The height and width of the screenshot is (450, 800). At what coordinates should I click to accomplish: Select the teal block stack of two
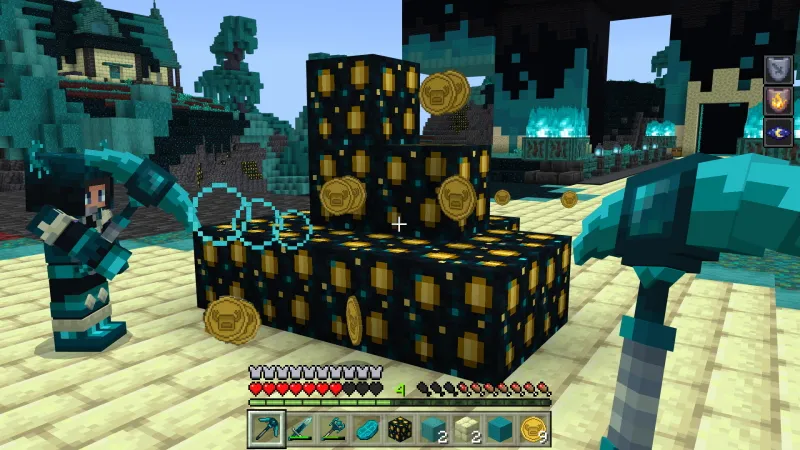pyautogui.click(x=433, y=429)
